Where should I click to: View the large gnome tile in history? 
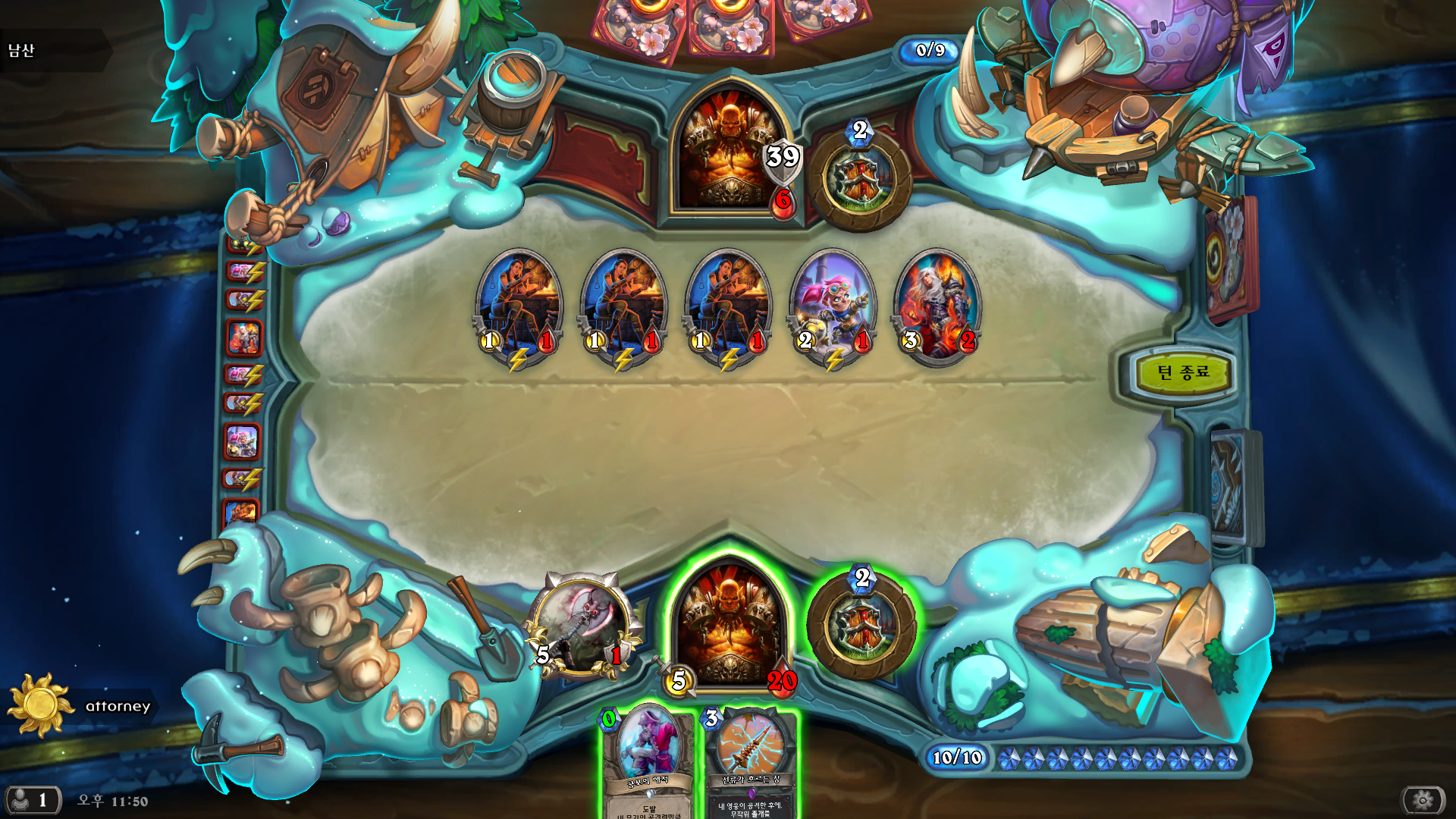243,442
